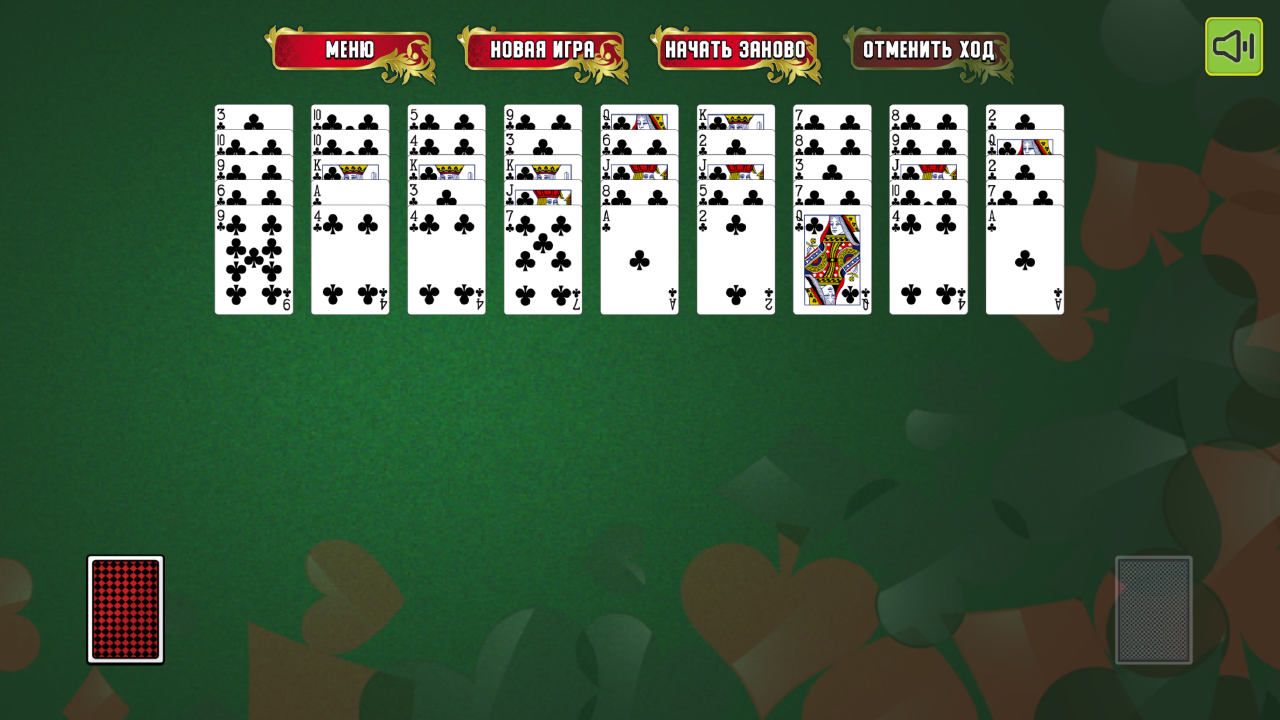The height and width of the screenshot is (720, 1280).
Task: Start a new game with НОВАЯ ИГРА
Action: point(541,47)
